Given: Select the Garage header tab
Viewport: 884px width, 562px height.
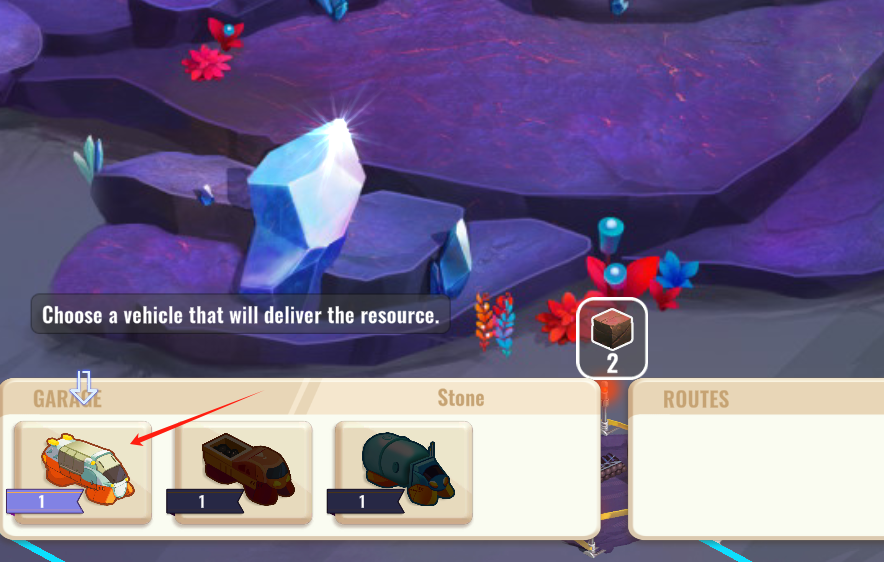Looking at the screenshot, I should 68,398.
